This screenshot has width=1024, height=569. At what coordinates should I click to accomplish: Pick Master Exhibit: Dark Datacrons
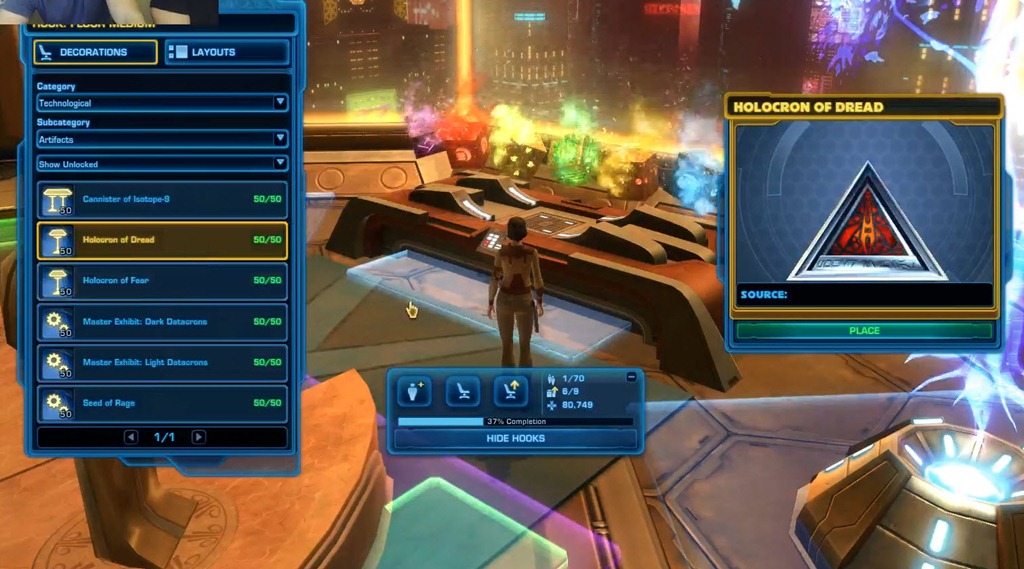[162, 322]
